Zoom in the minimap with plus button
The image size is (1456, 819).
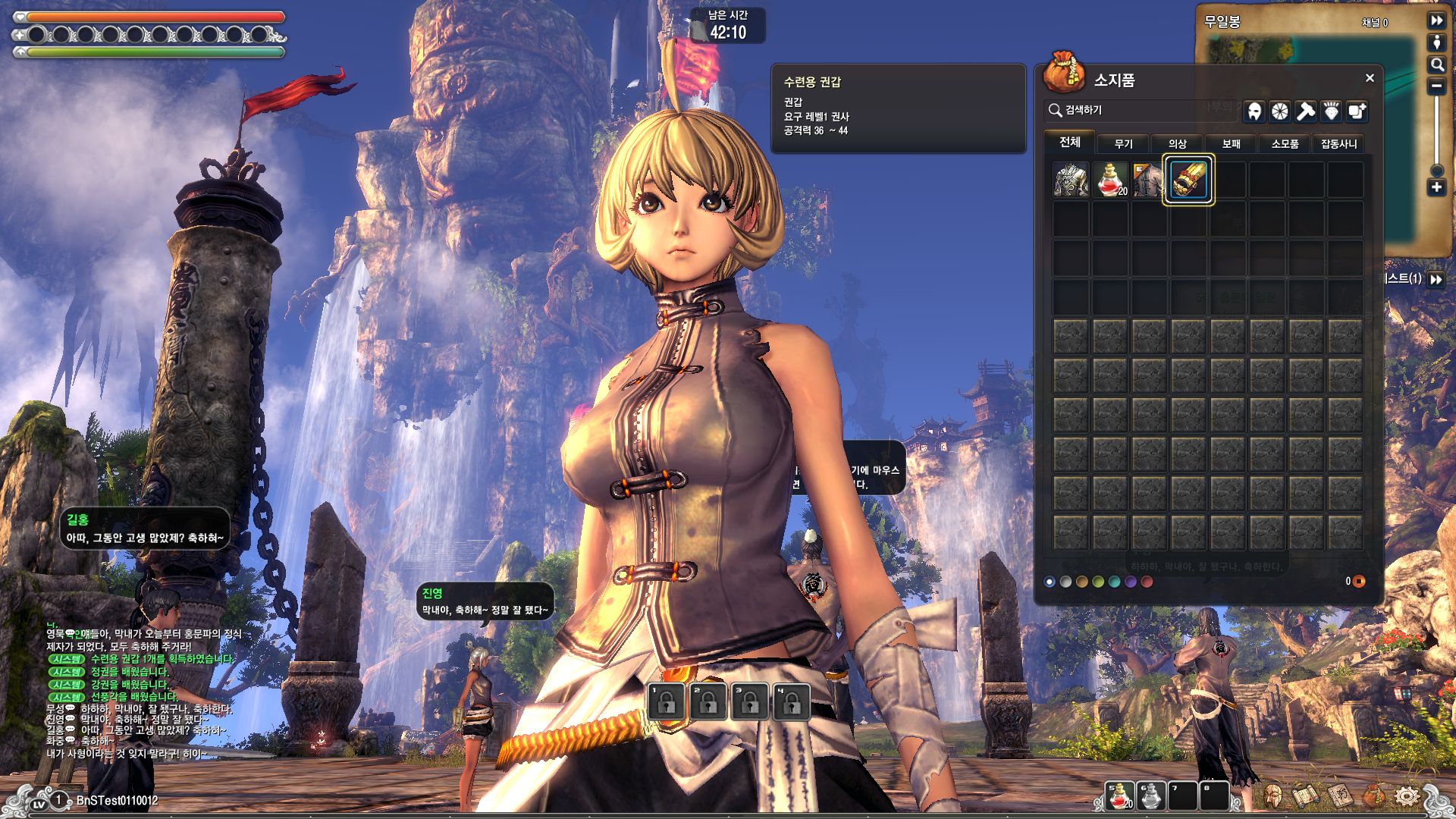[1436, 187]
